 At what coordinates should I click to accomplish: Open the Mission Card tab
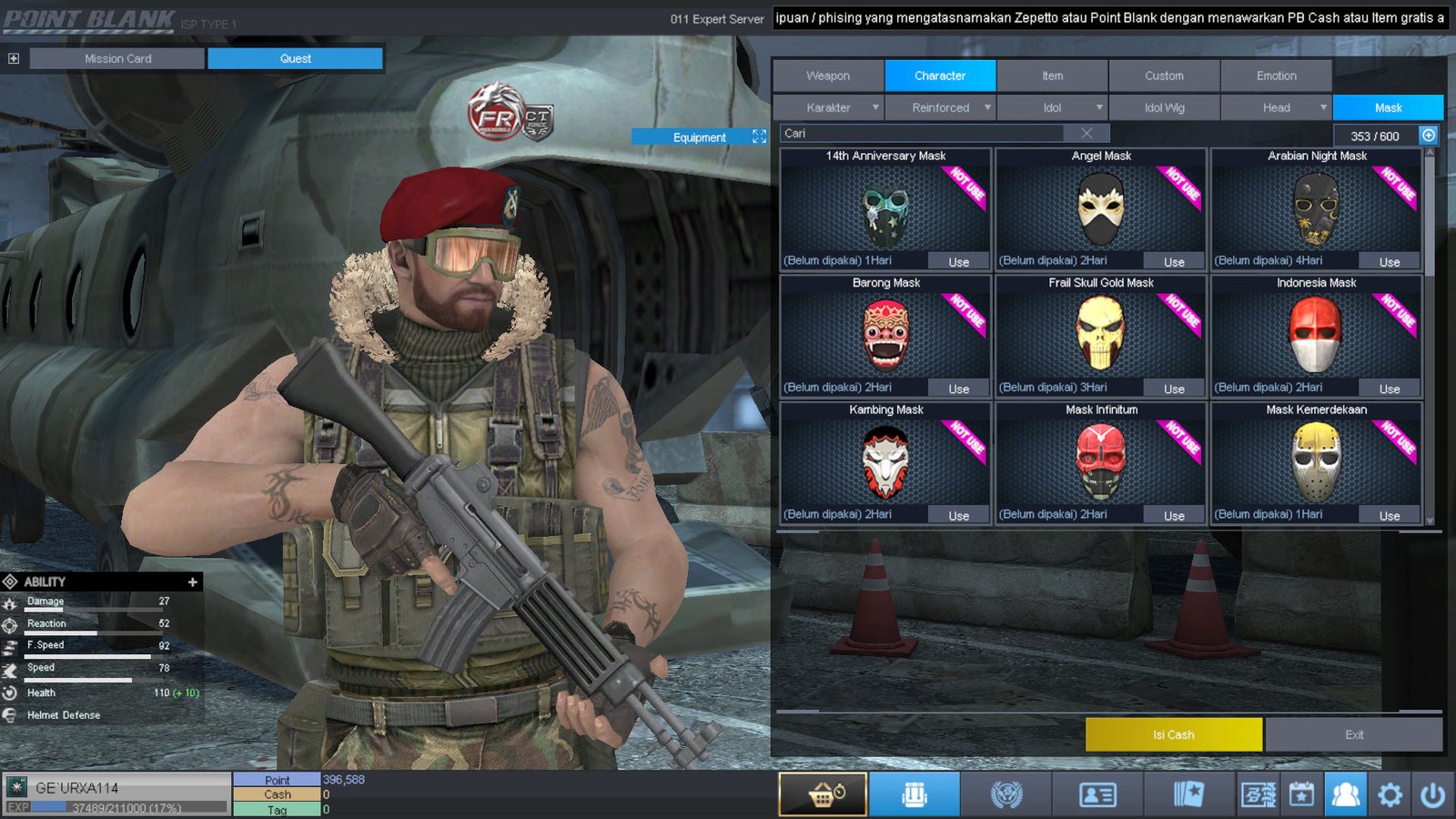click(117, 58)
